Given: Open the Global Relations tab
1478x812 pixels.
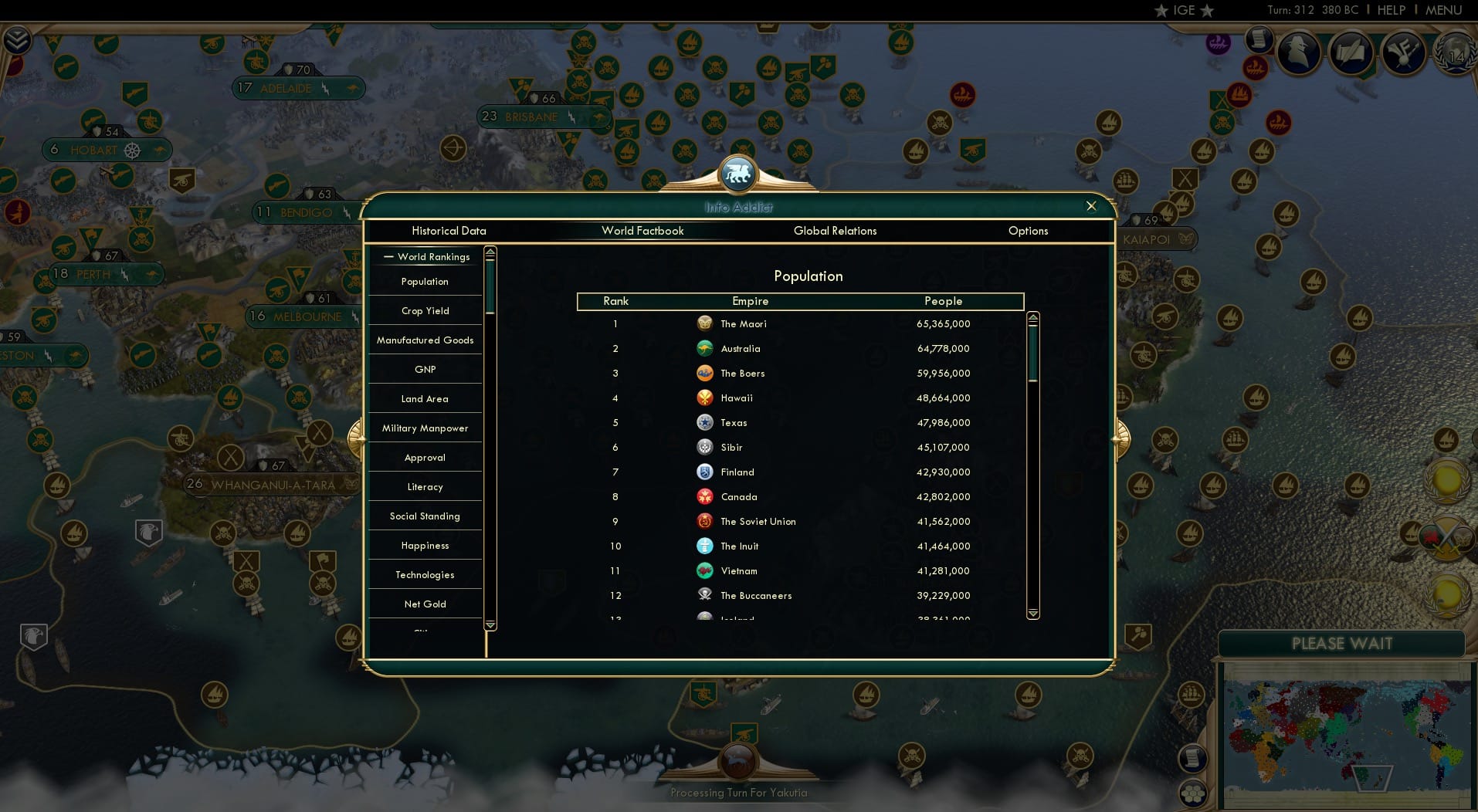Looking at the screenshot, I should tap(835, 231).
